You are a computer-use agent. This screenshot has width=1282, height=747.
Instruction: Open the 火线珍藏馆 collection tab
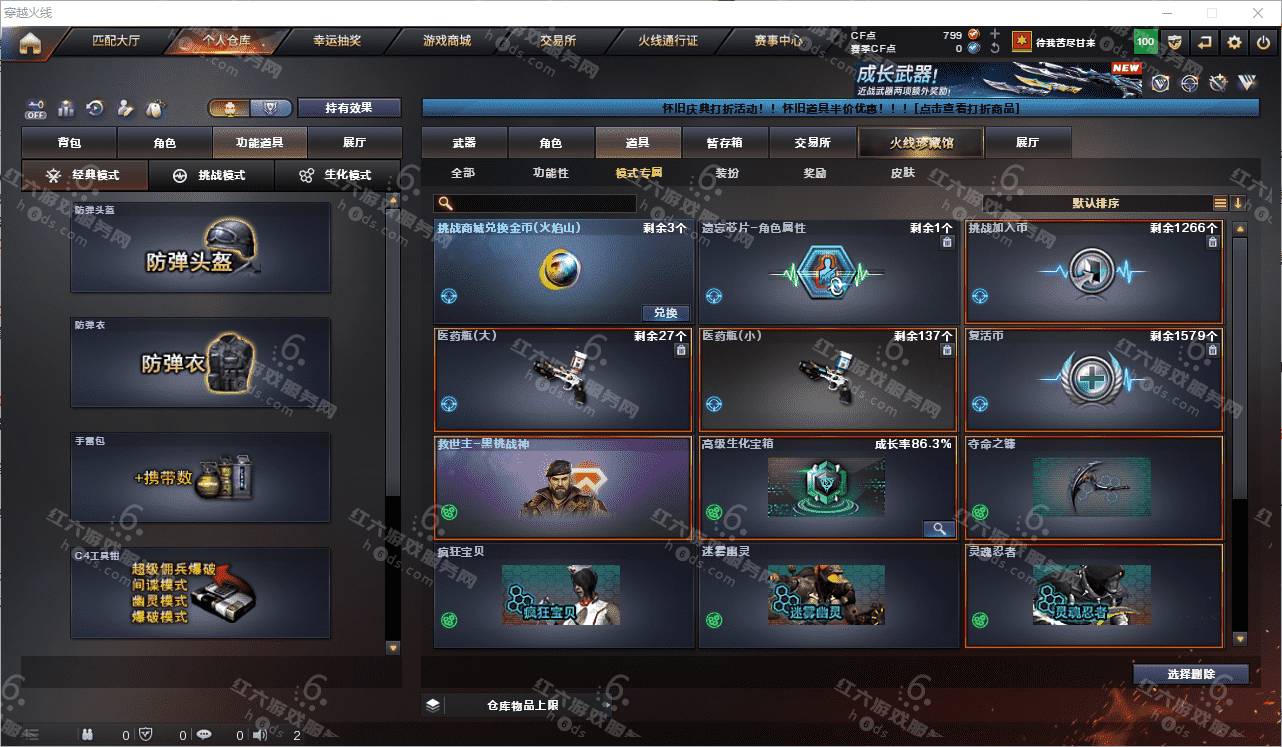pyautogui.click(x=921, y=143)
